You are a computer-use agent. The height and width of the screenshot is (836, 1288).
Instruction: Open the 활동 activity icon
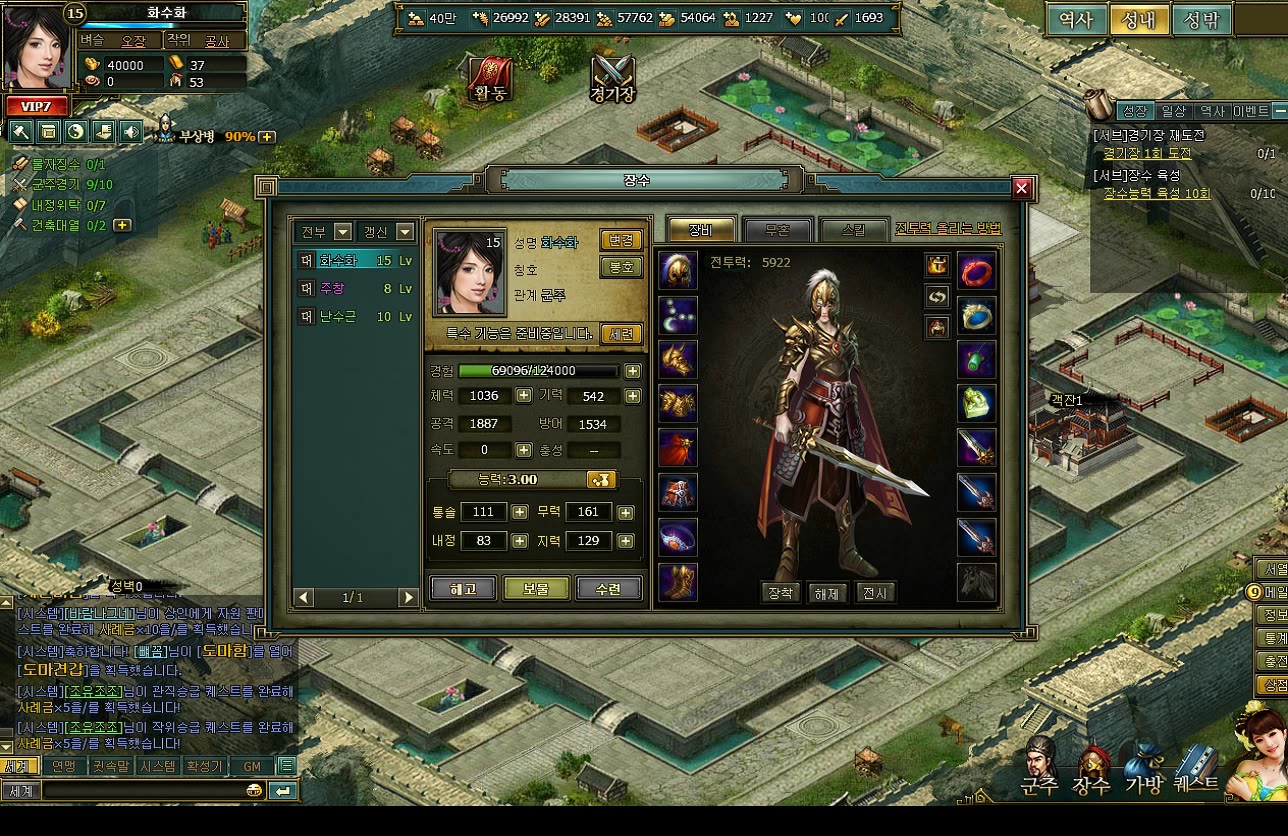[490, 78]
